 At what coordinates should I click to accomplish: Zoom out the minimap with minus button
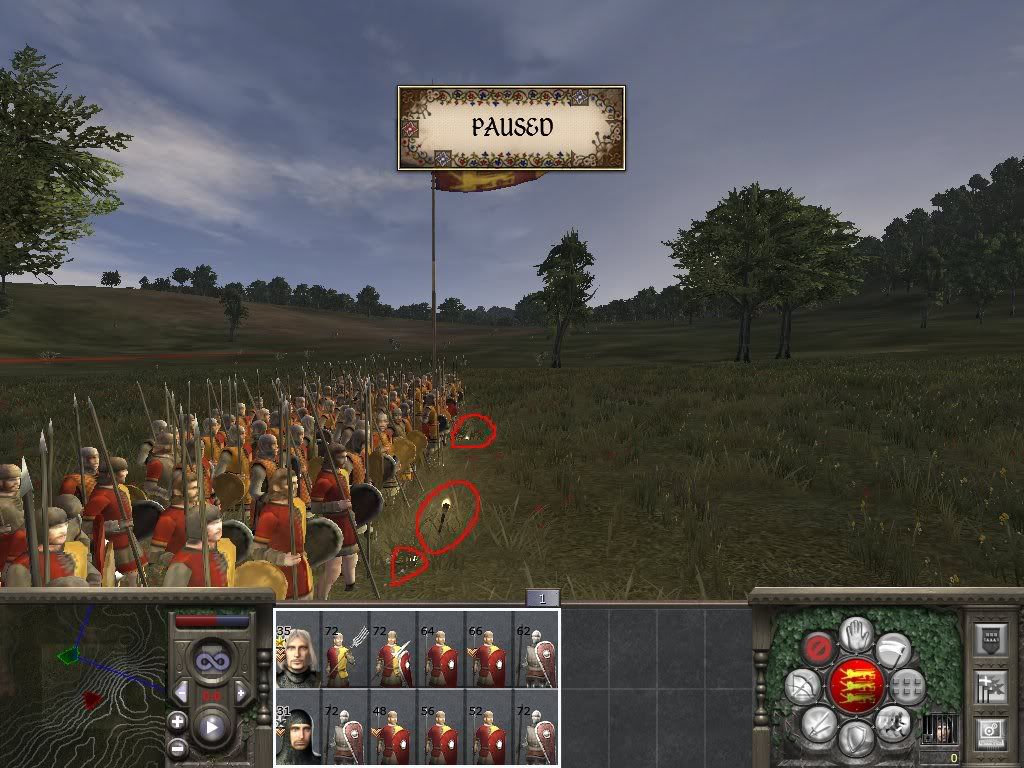pos(178,747)
